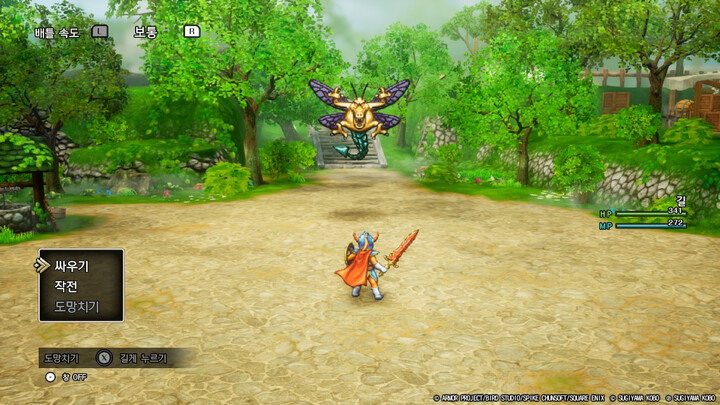
Task: Select 싸우기 in the battle menu
Action: [x=72, y=266]
